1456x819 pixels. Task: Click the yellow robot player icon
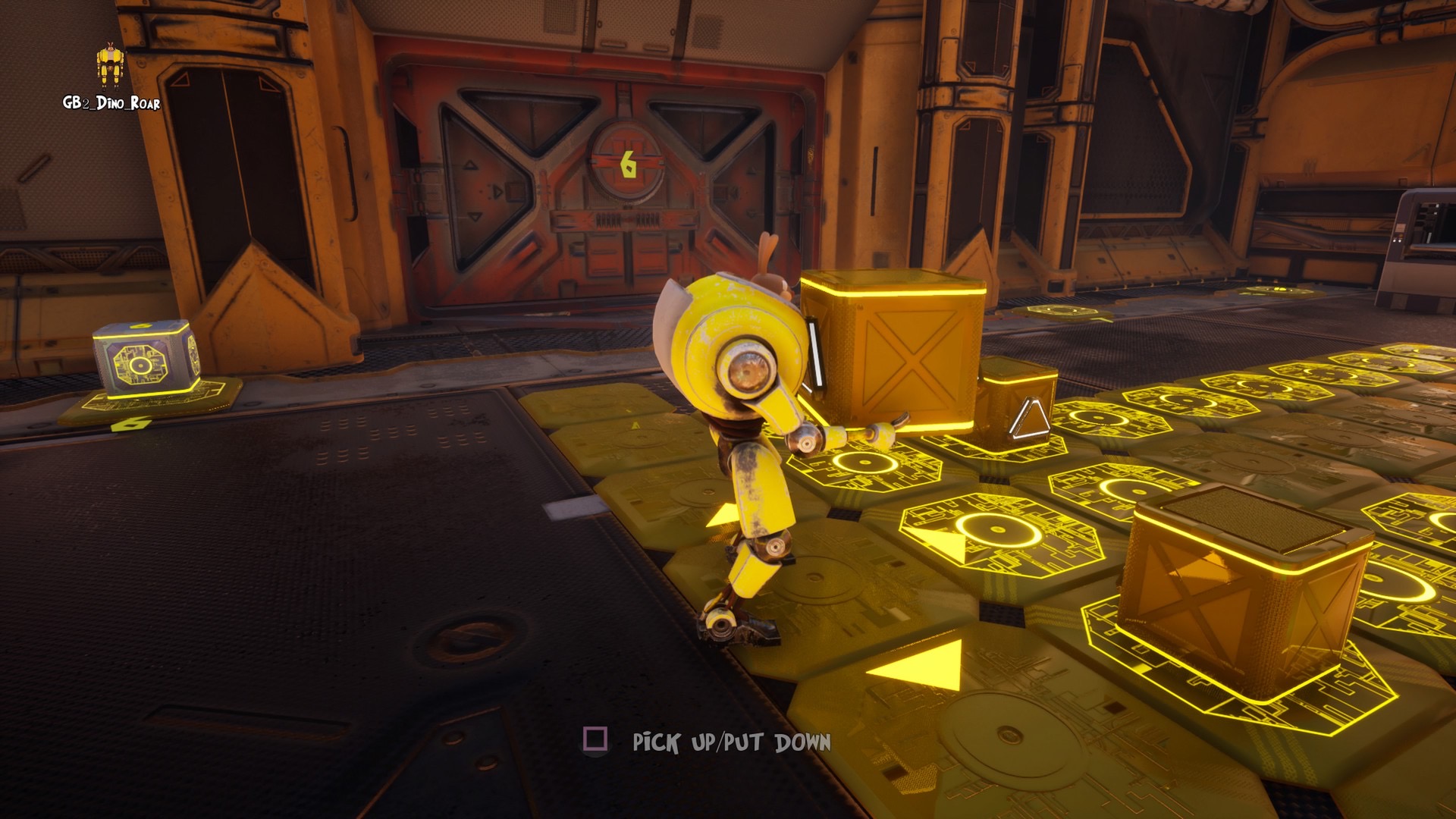(110, 67)
